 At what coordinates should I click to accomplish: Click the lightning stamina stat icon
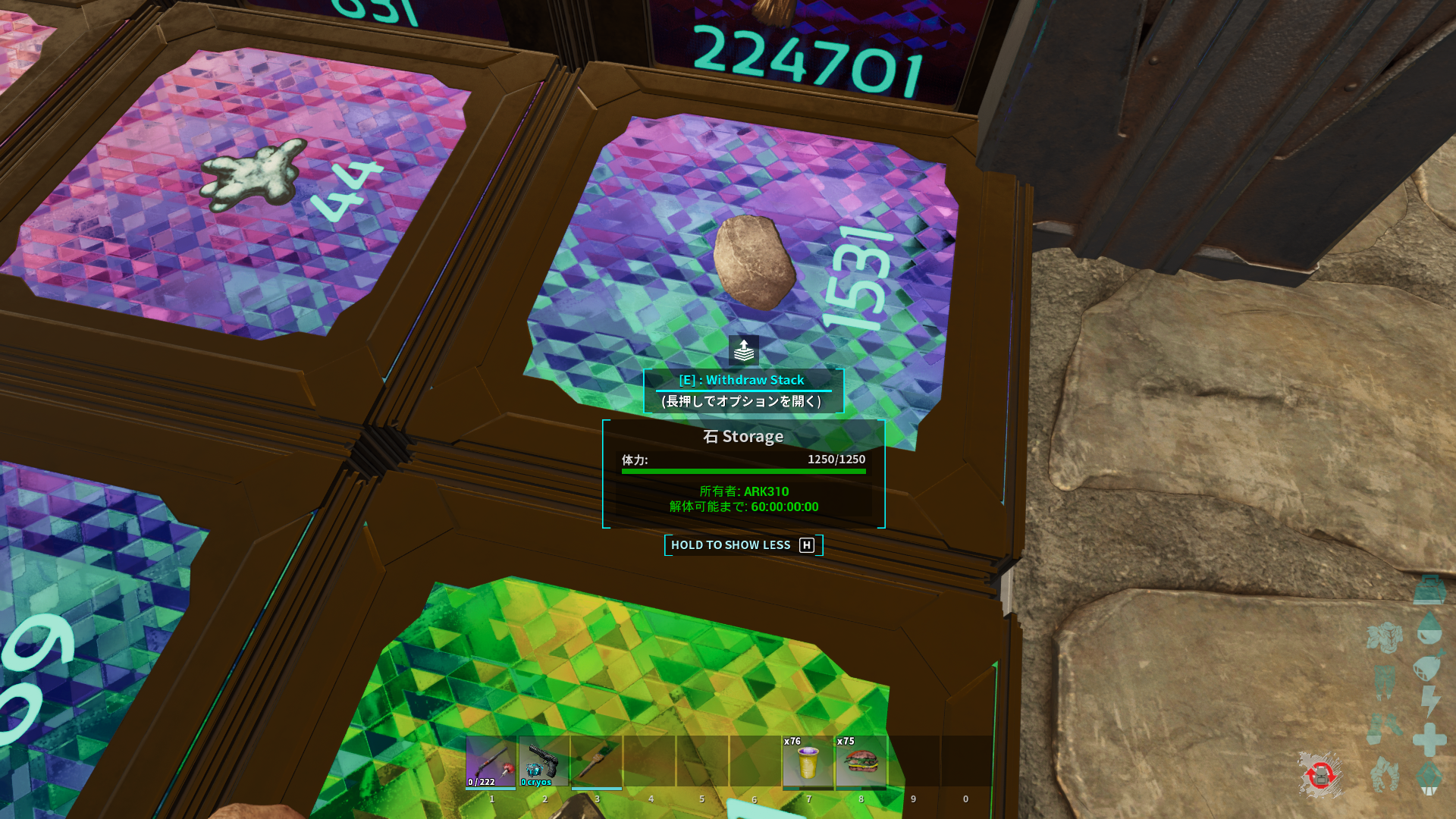(1430, 698)
